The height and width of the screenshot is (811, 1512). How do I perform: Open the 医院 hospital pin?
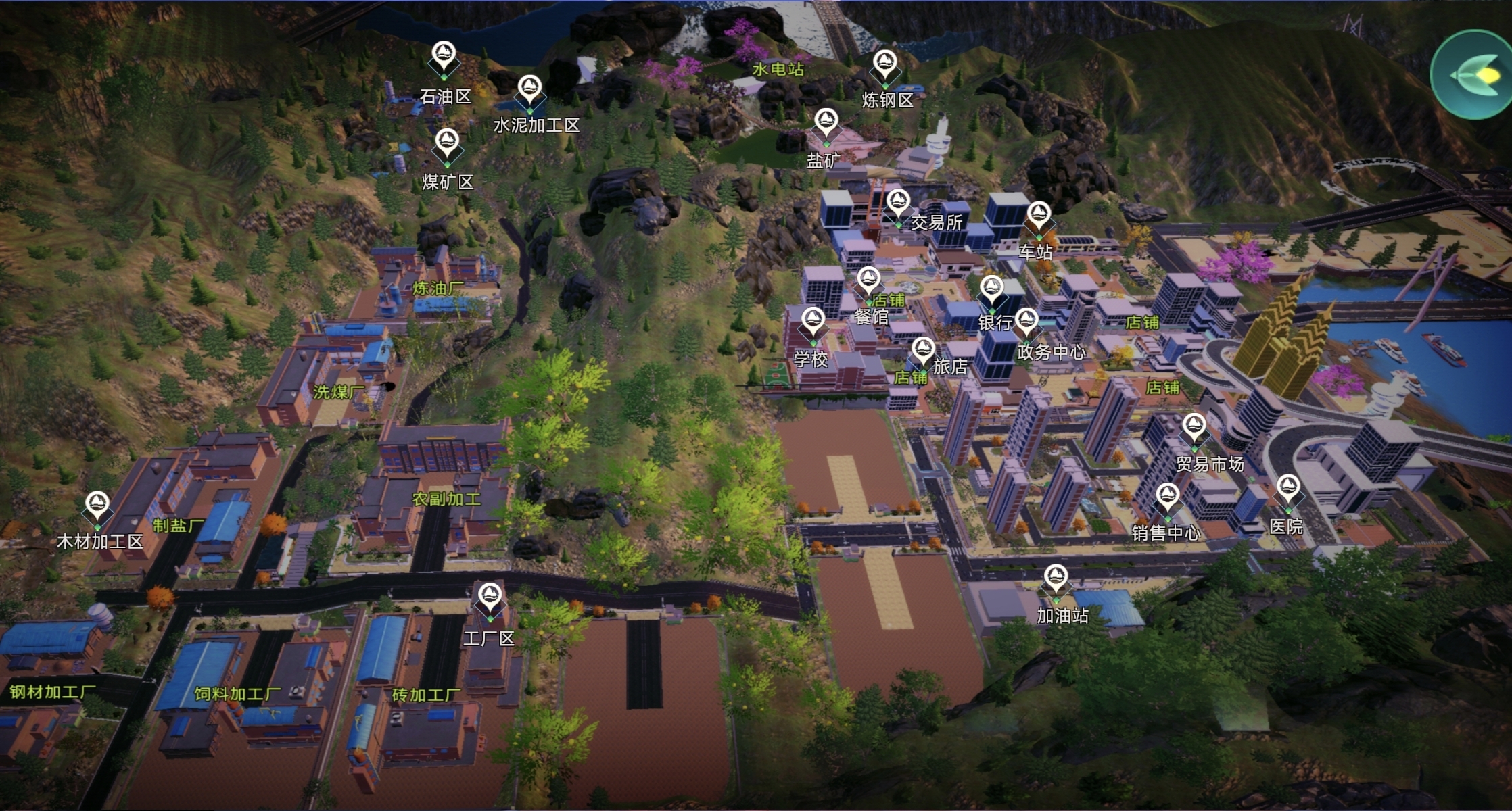click(1287, 489)
